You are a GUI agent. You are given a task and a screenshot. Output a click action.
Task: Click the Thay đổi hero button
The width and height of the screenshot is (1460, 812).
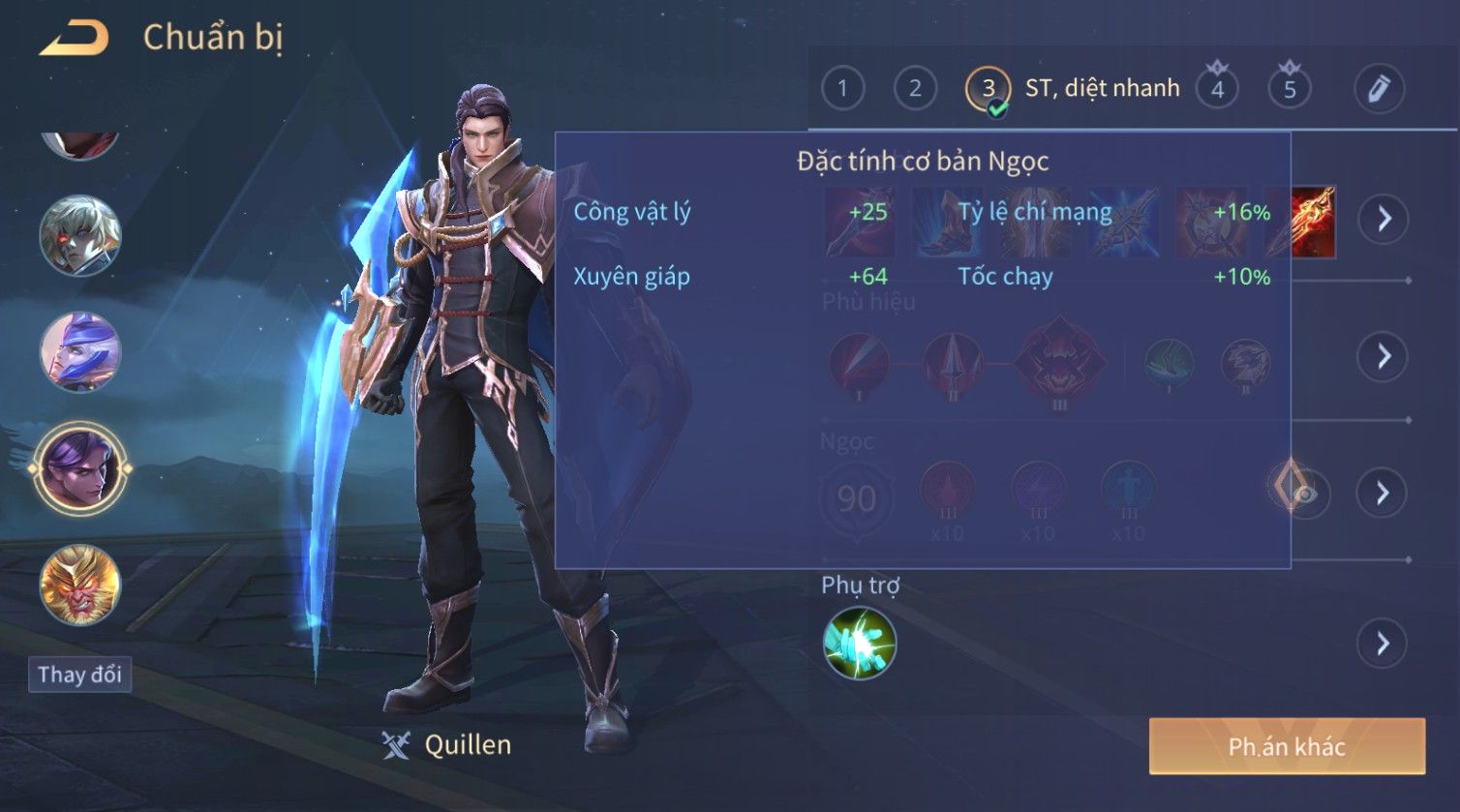79,675
